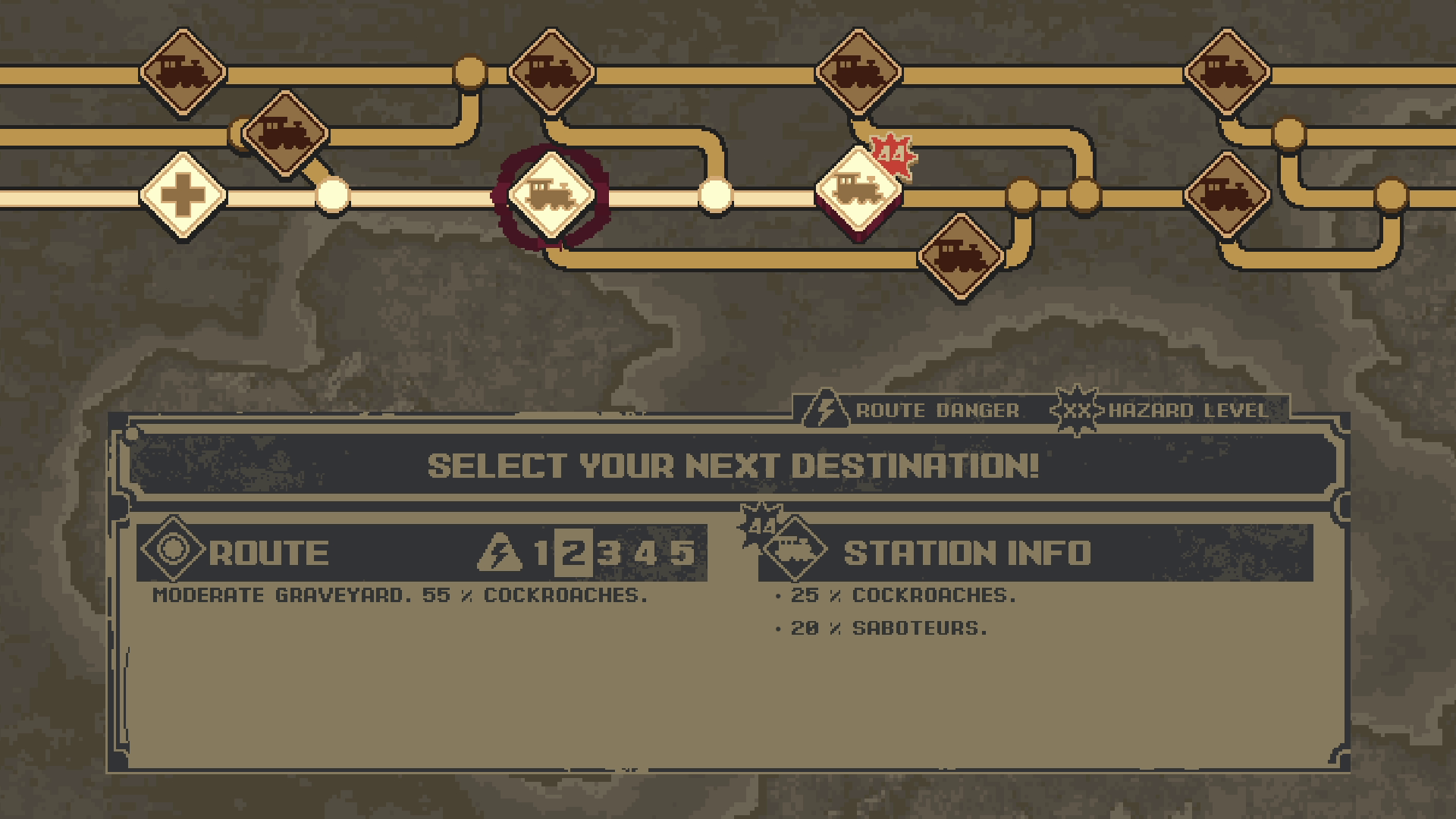Select the station marked with hazard 44
The height and width of the screenshot is (819, 1456).
pos(858,191)
